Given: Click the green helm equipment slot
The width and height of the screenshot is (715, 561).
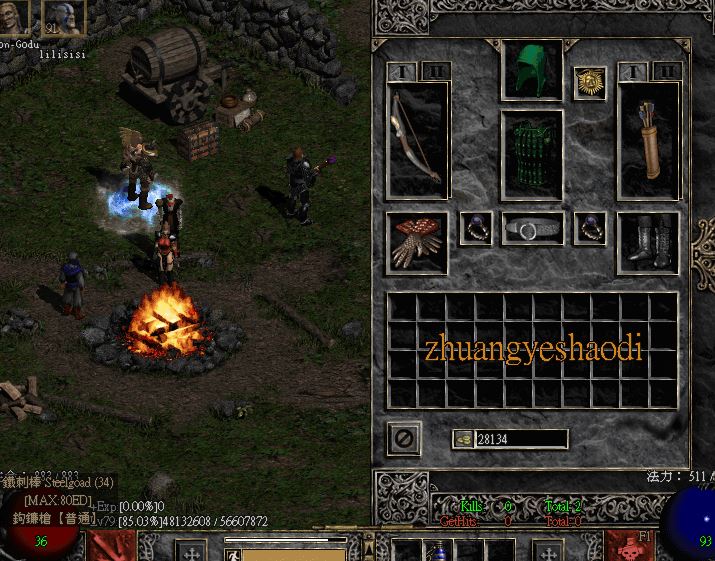Looking at the screenshot, I should 531,71.
